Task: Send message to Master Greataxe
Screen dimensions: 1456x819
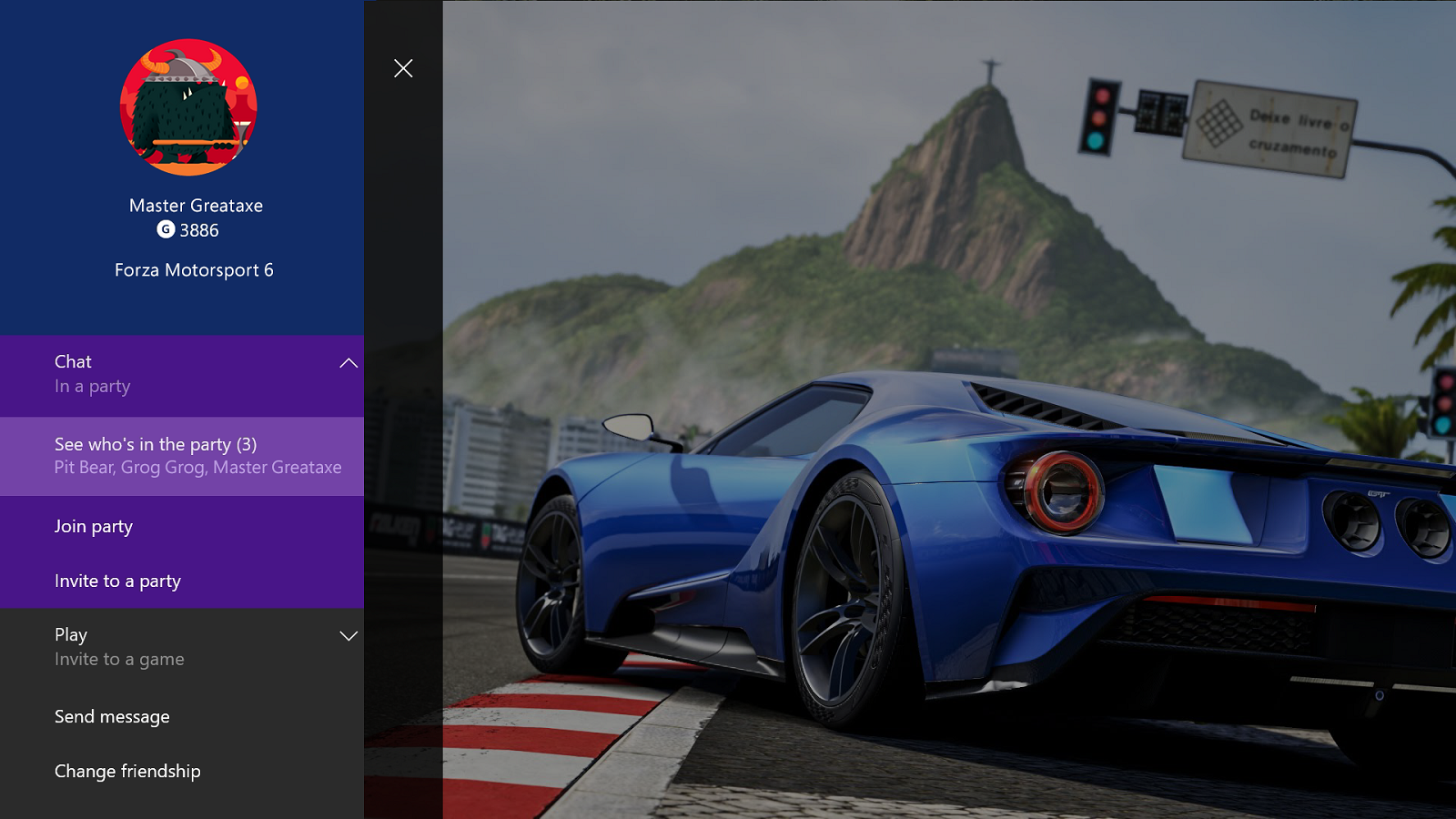Action: (112, 717)
